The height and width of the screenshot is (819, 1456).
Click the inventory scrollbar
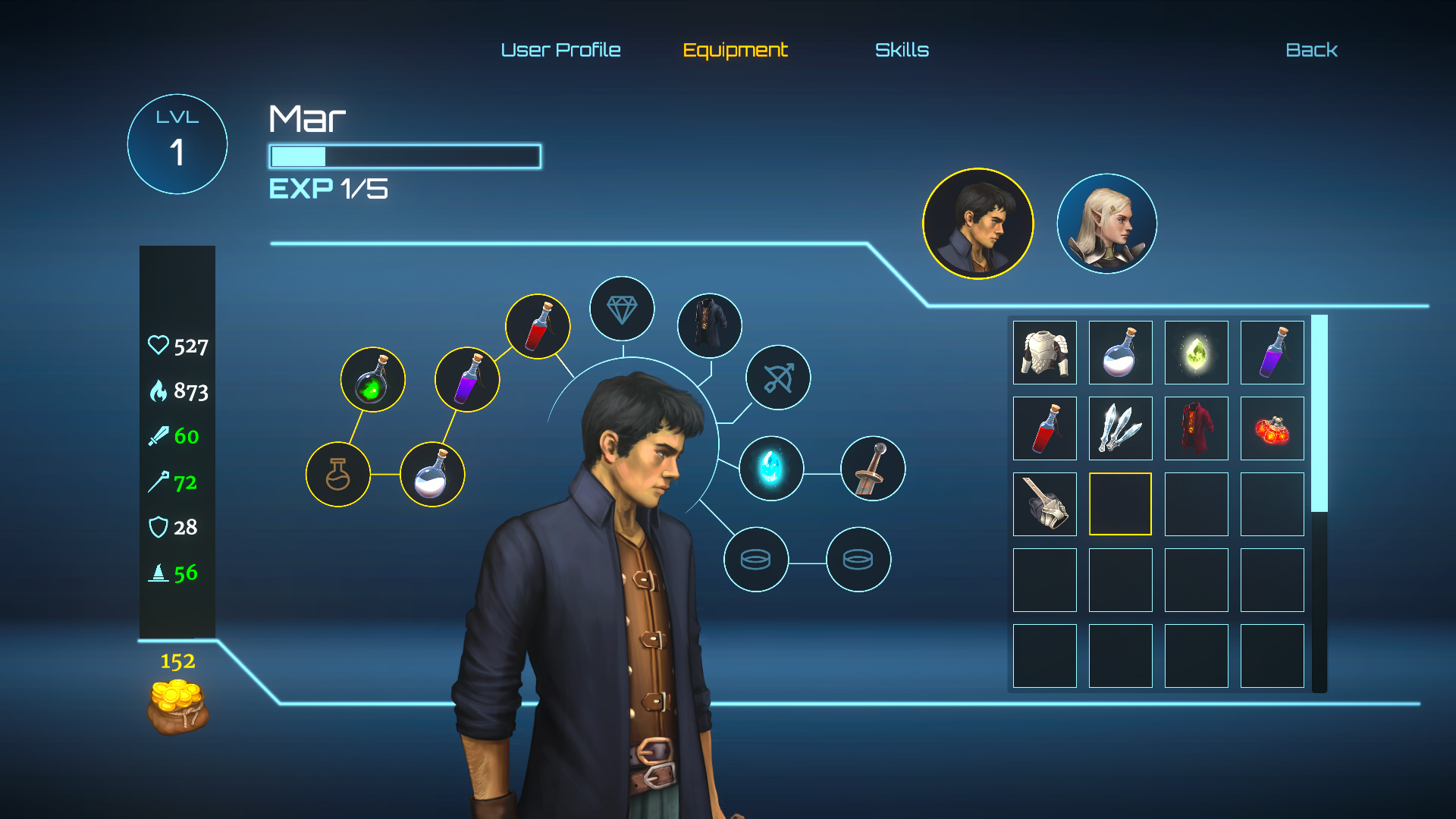tap(1319, 414)
